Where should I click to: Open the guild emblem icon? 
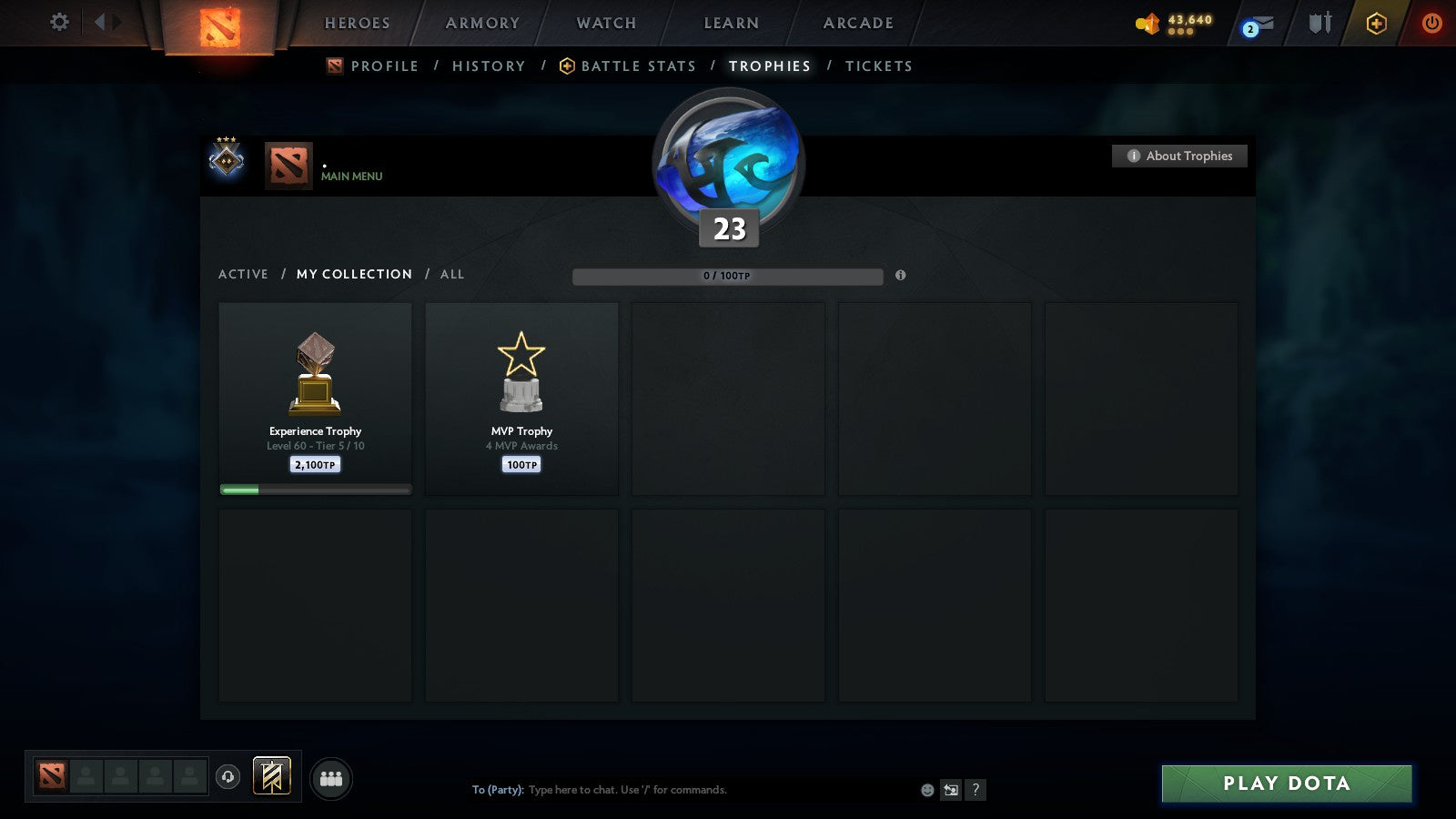tap(270, 774)
